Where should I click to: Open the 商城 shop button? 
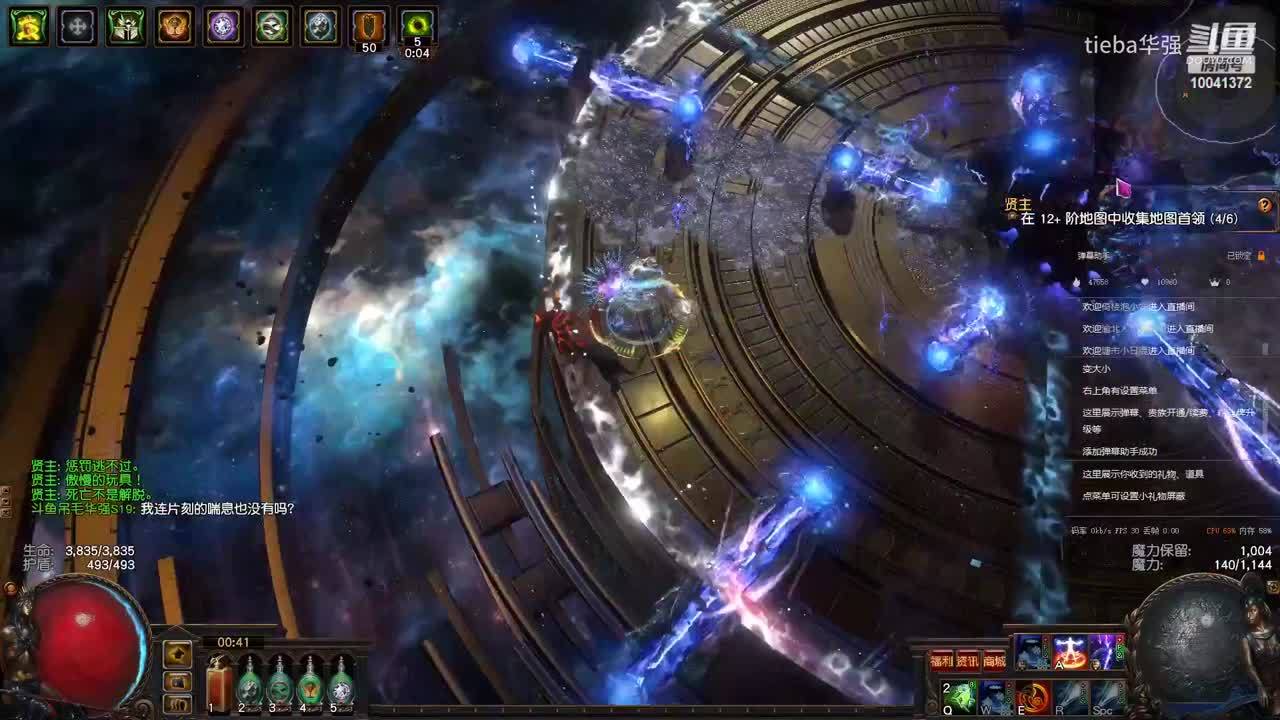click(993, 660)
